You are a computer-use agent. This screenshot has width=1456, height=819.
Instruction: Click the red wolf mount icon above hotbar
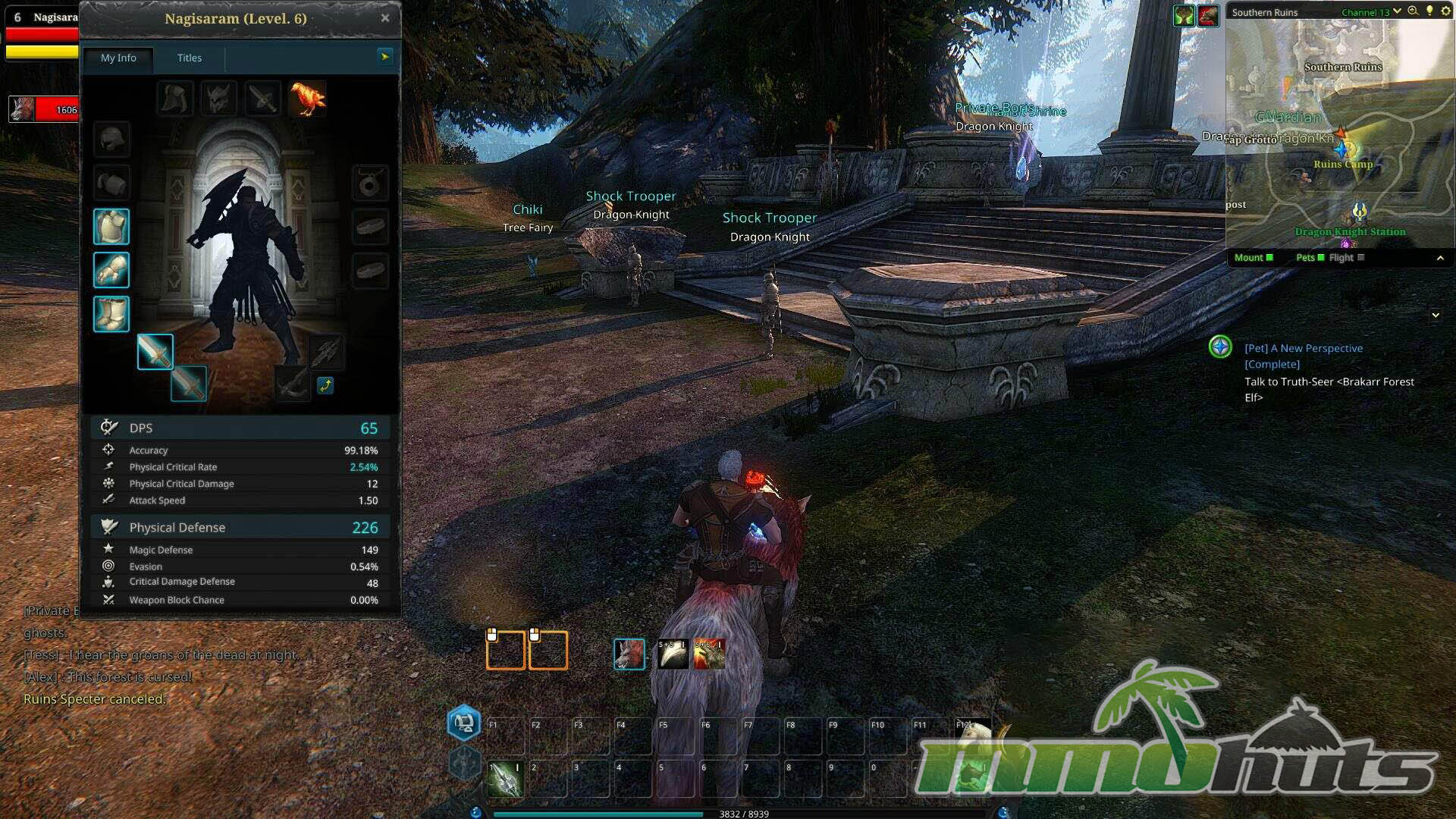(629, 654)
